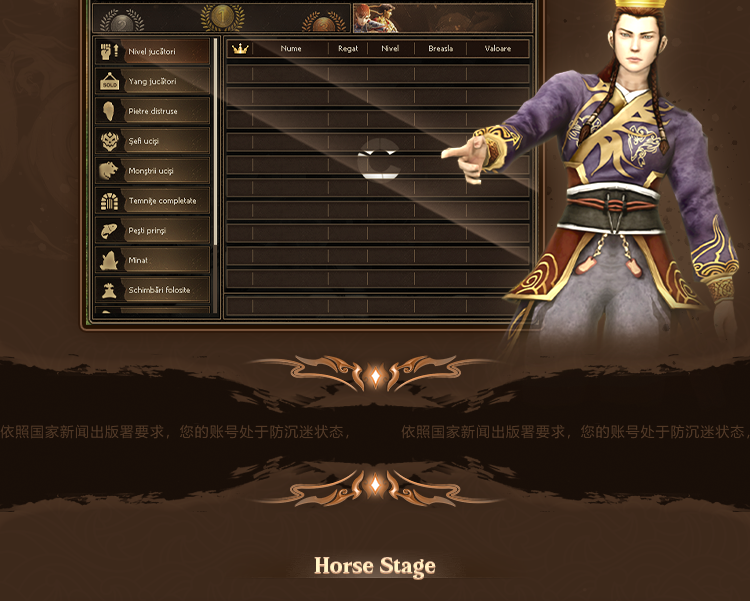Click the Valoare column header

click(498, 49)
